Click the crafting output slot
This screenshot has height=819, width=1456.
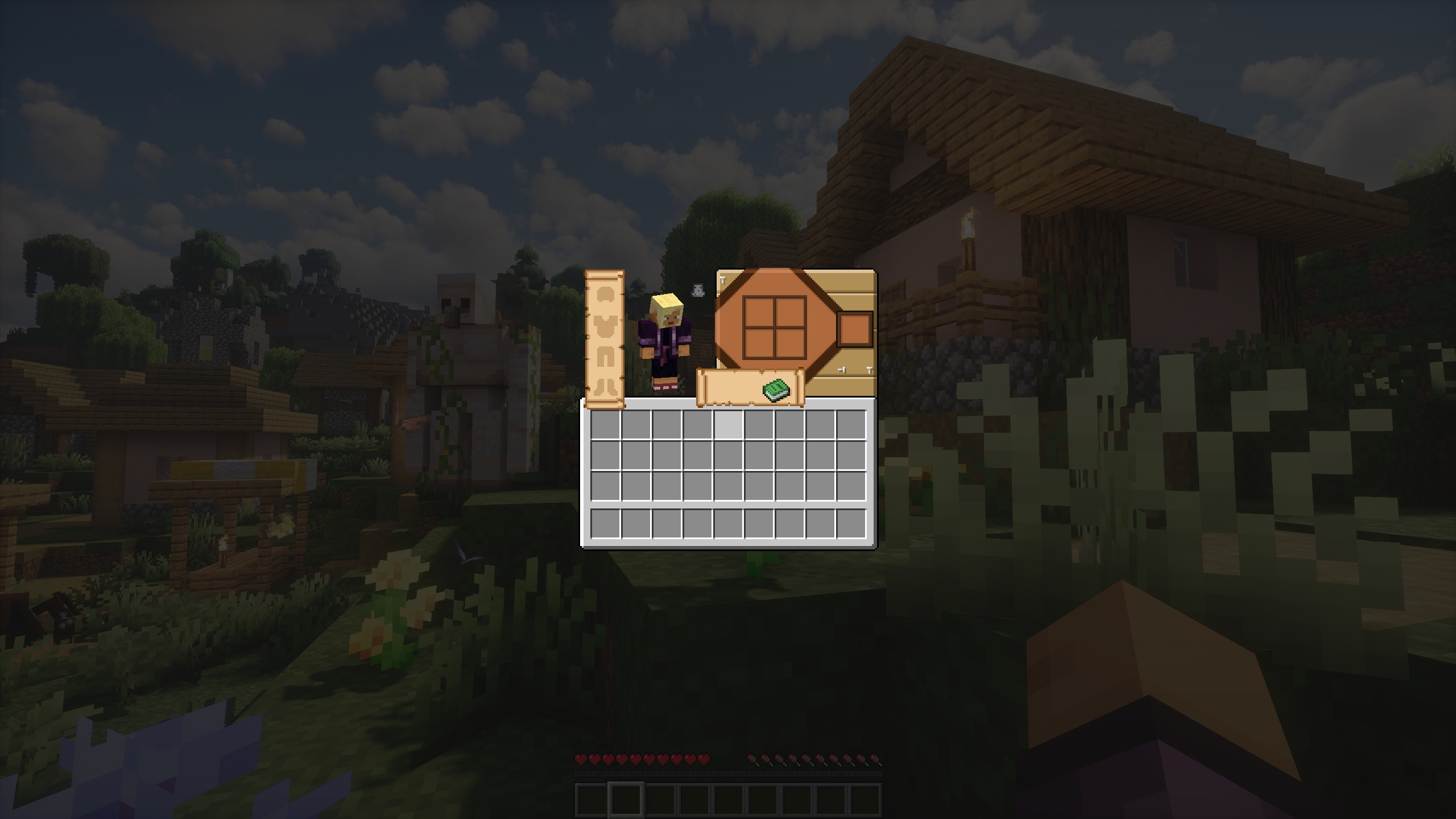tap(854, 330)
